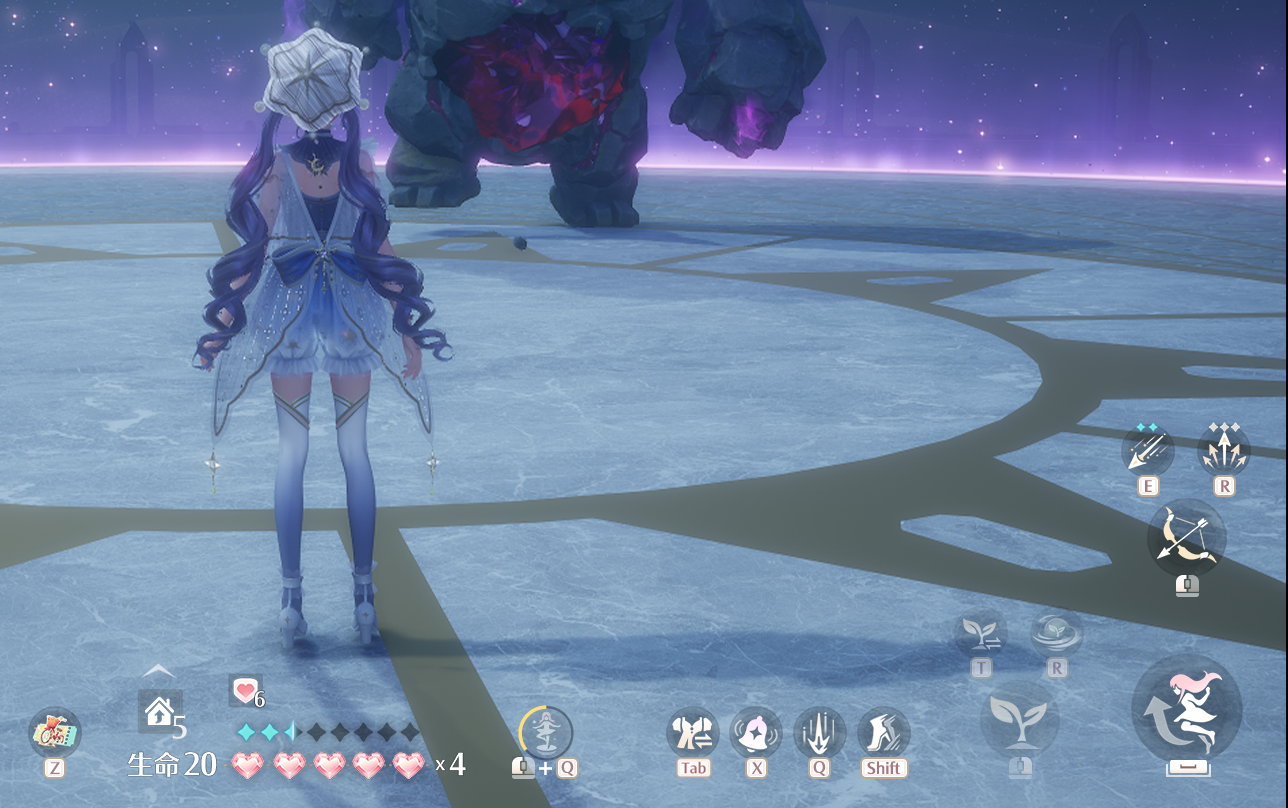The image size is (1288, 808).
Task: Use the large plant sprout ability
Action: click(x=1019, y=720)
